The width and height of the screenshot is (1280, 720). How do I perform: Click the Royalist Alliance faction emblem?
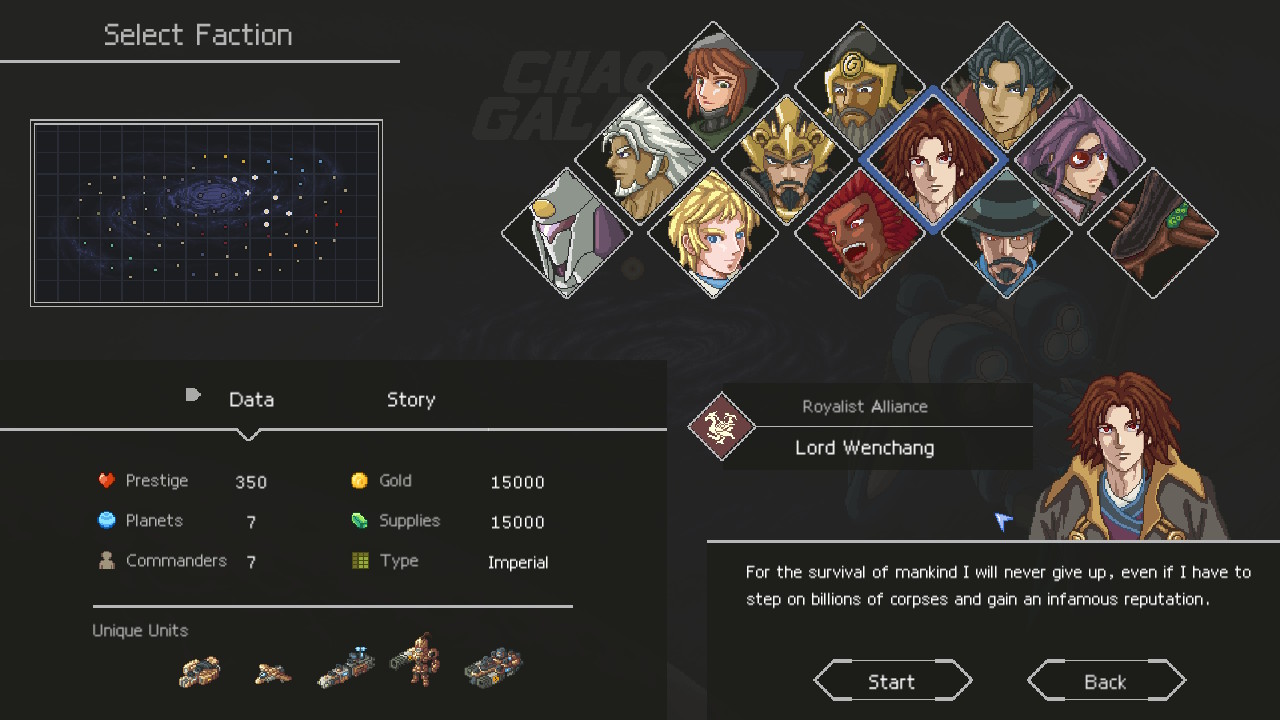[x=720, y=427]
